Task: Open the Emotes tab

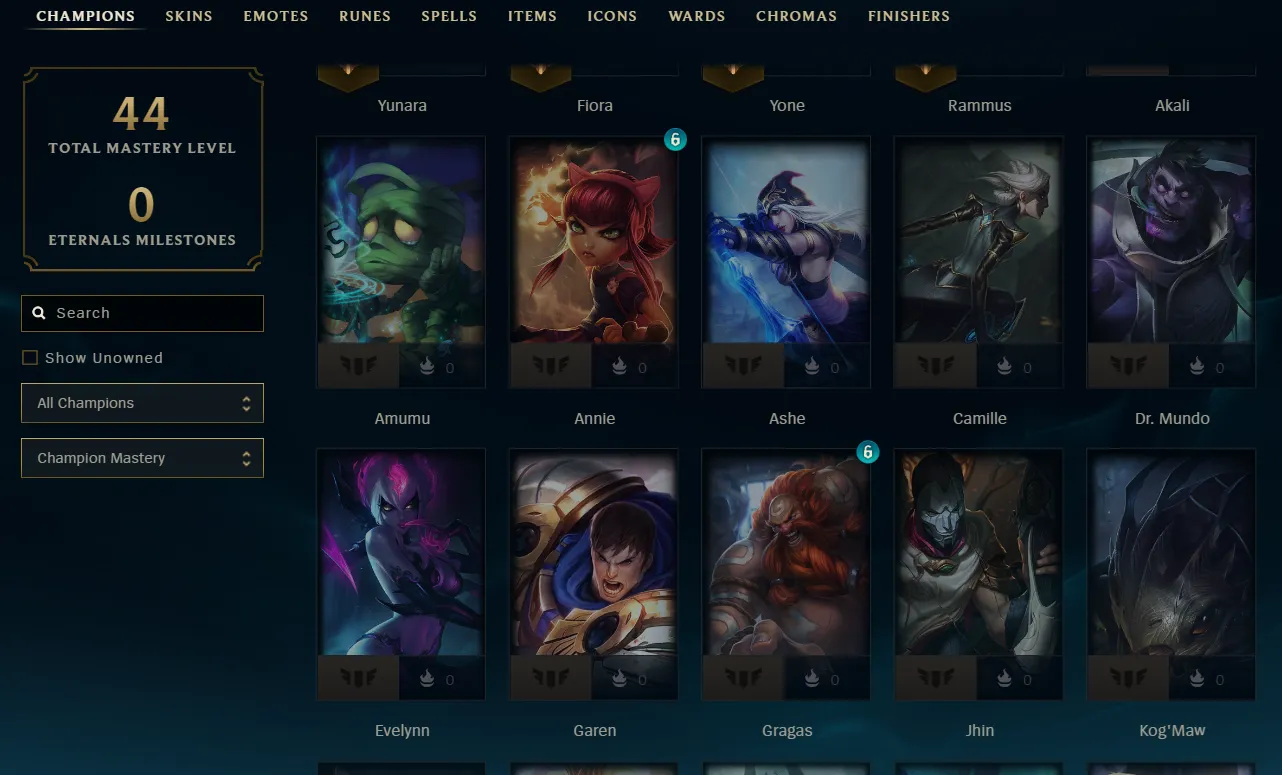Action: tap(275, 16)
